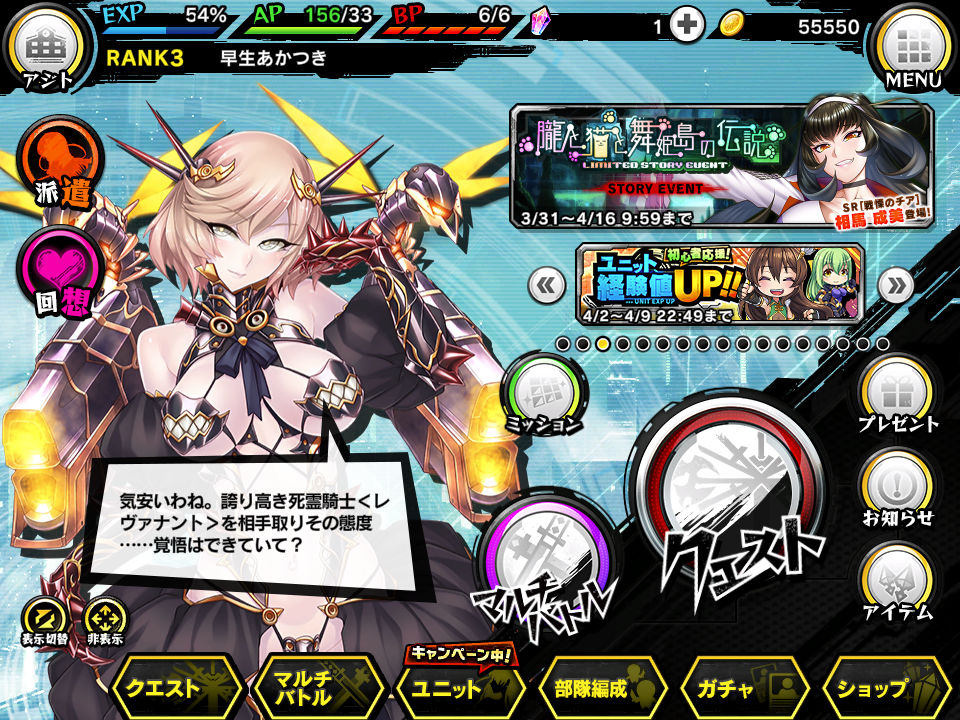This screenshot has height=720, width=960.
Task: Open the アイテム items button
Action: 898,583
